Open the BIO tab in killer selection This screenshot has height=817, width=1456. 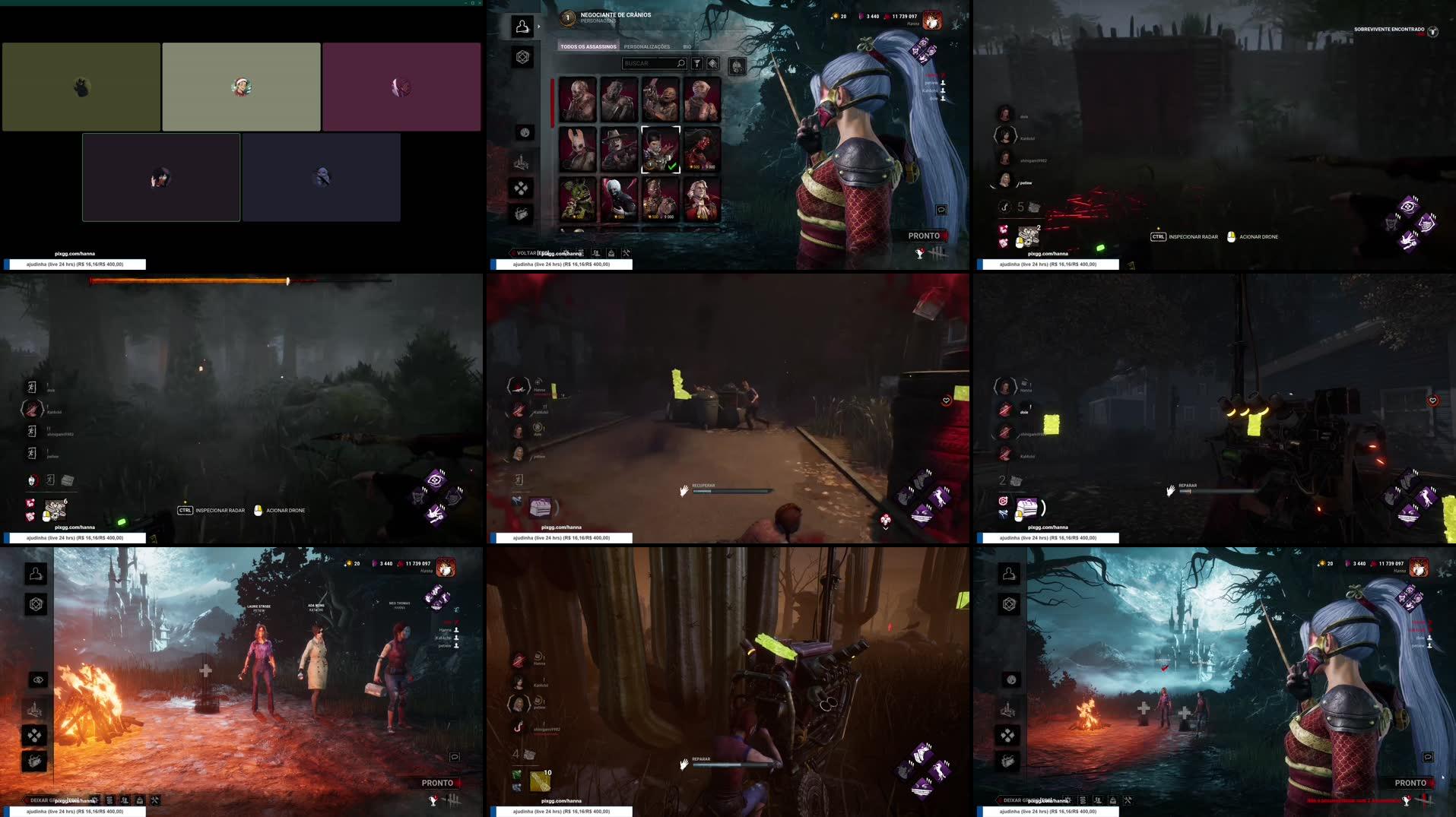[x=687, y=47]
